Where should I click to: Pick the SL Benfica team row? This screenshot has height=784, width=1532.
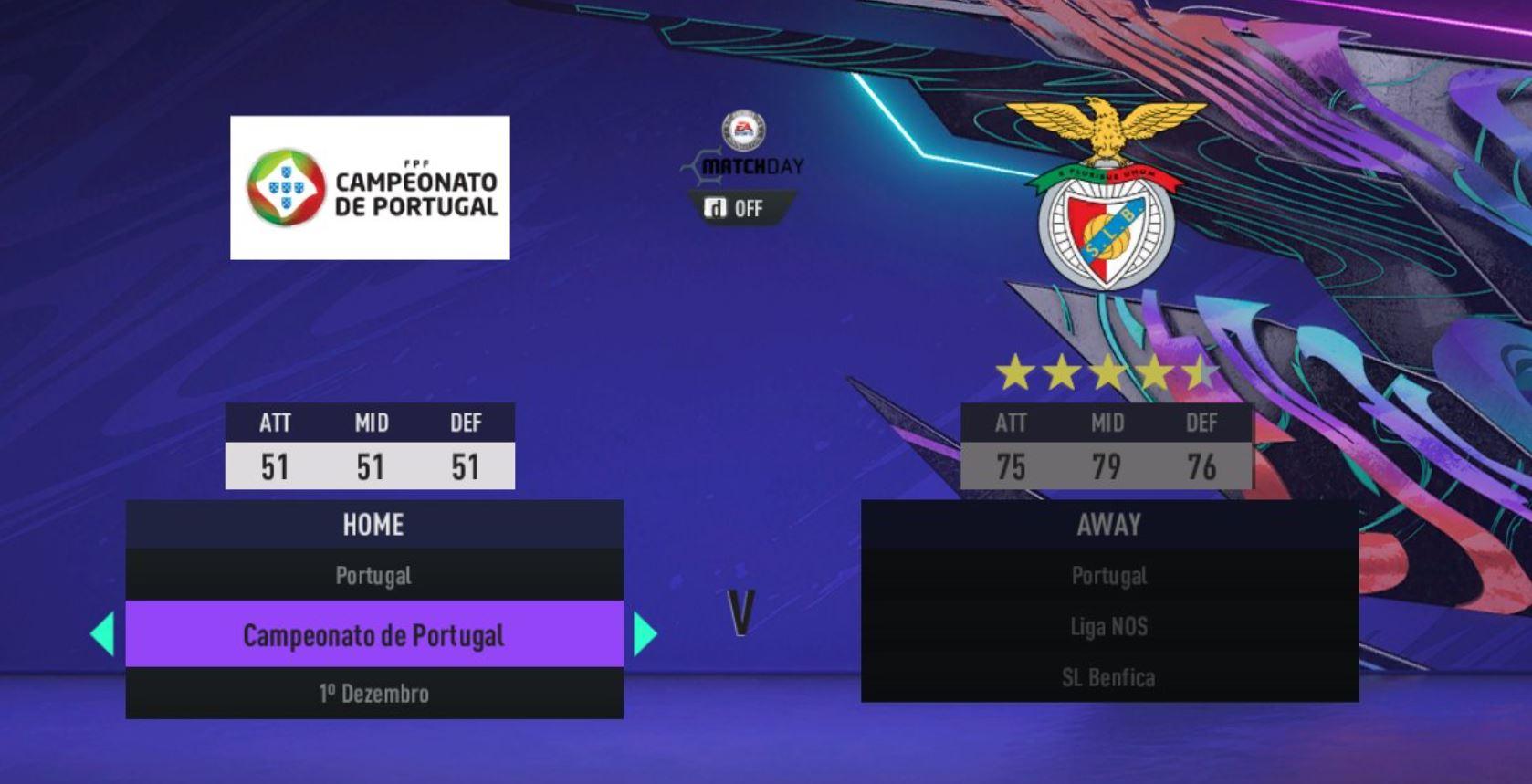pyautogui.click(x=1108, y=677)
